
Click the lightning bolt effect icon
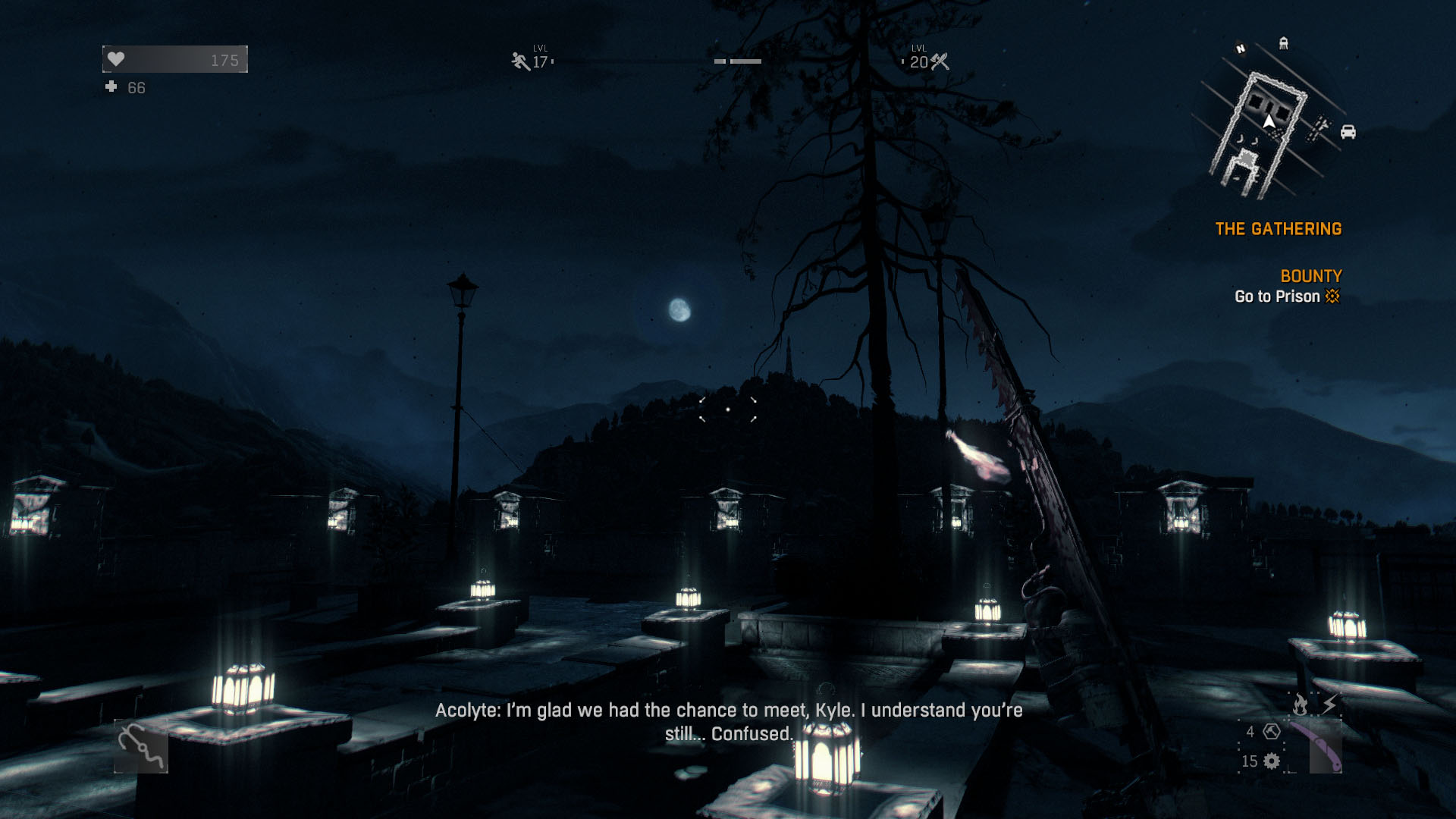coord(1329,705)
